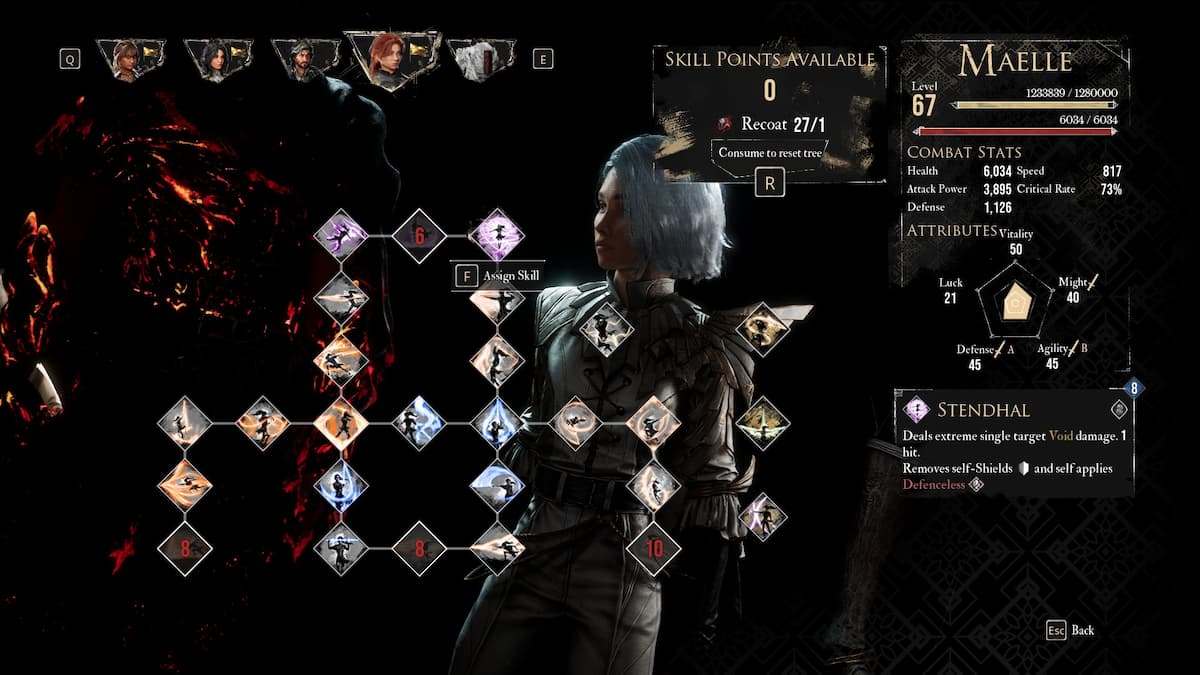Choose the bearded man's character portrait
Viewport: 1200px width, 675px height.
304,60
